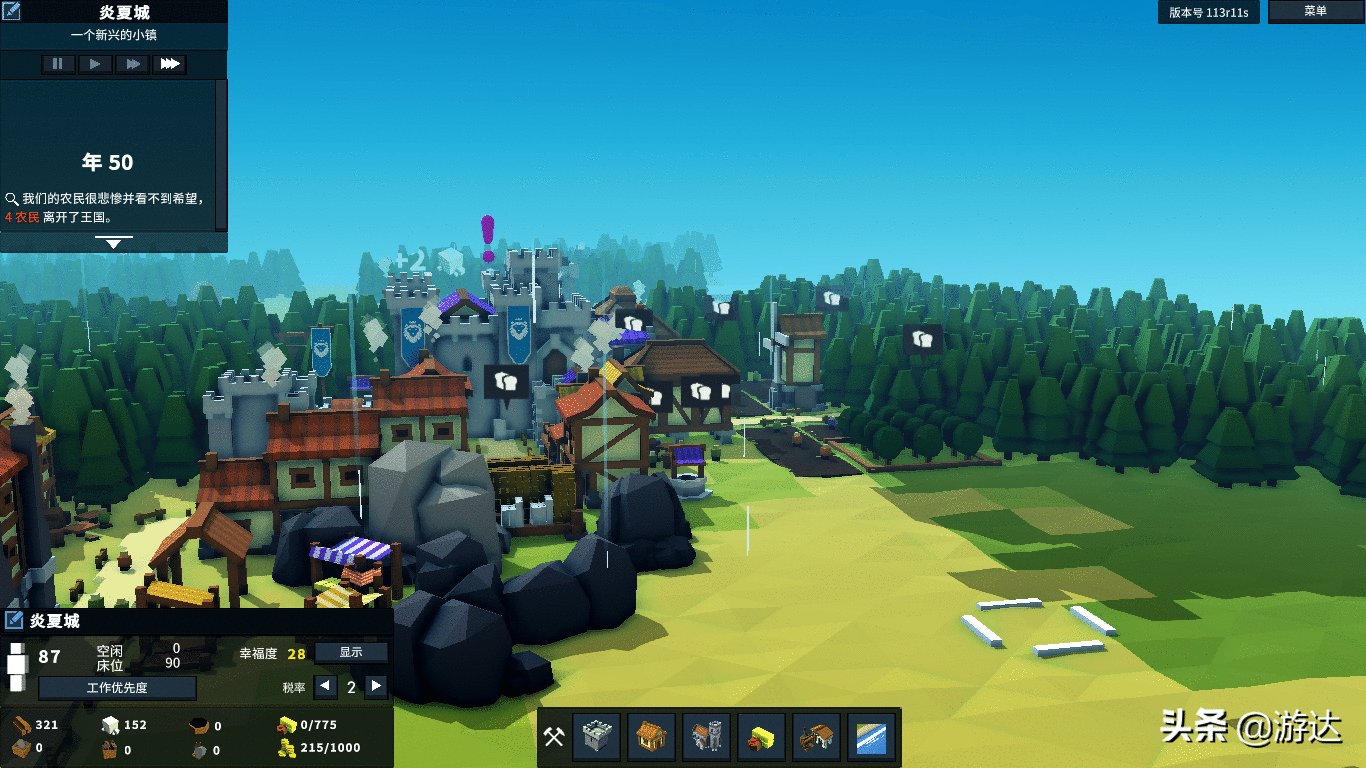Open the workshop industry build category
Image resolution: width=1366 pixels, height=768 pixels.
pyautogui.click(x=816, y=738)
